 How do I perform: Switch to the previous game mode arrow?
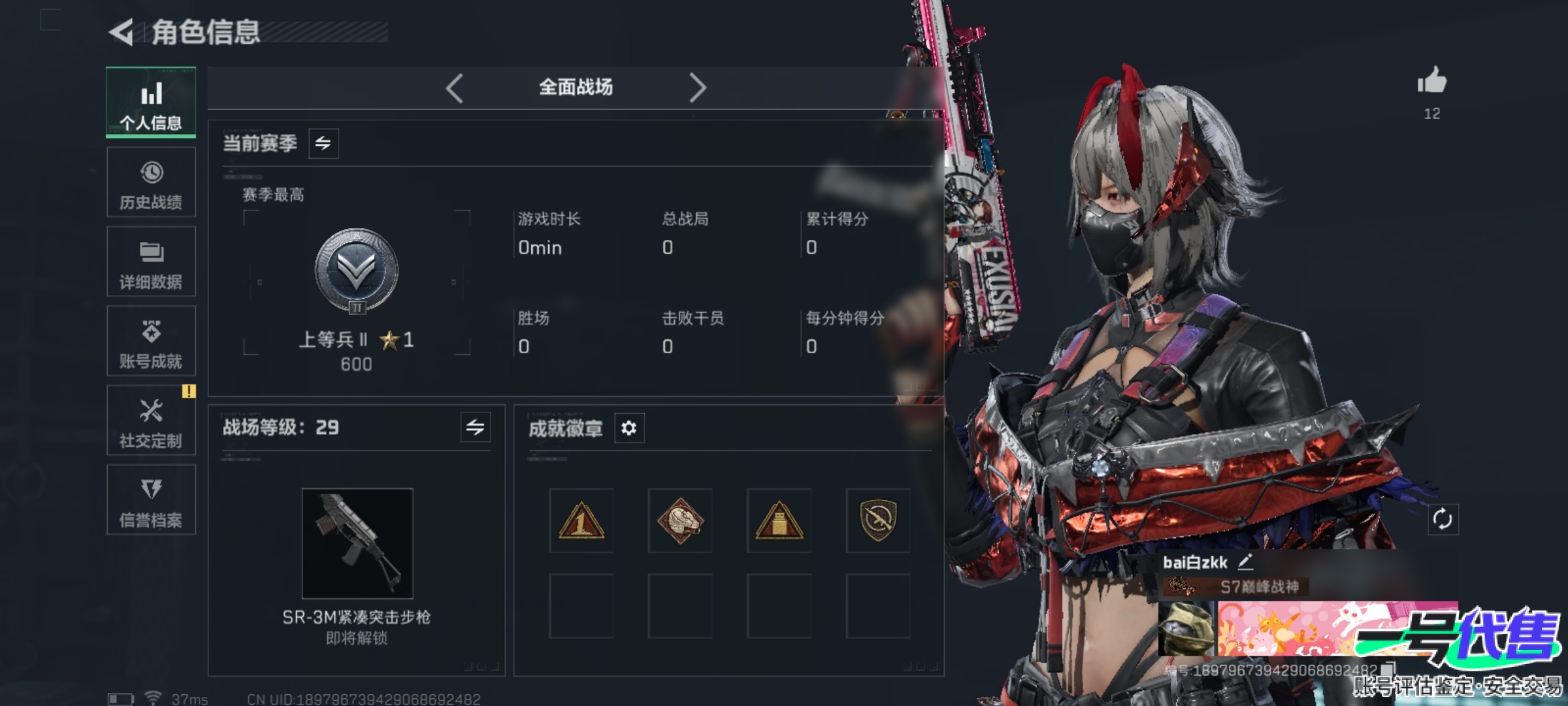tap(455, 88)
